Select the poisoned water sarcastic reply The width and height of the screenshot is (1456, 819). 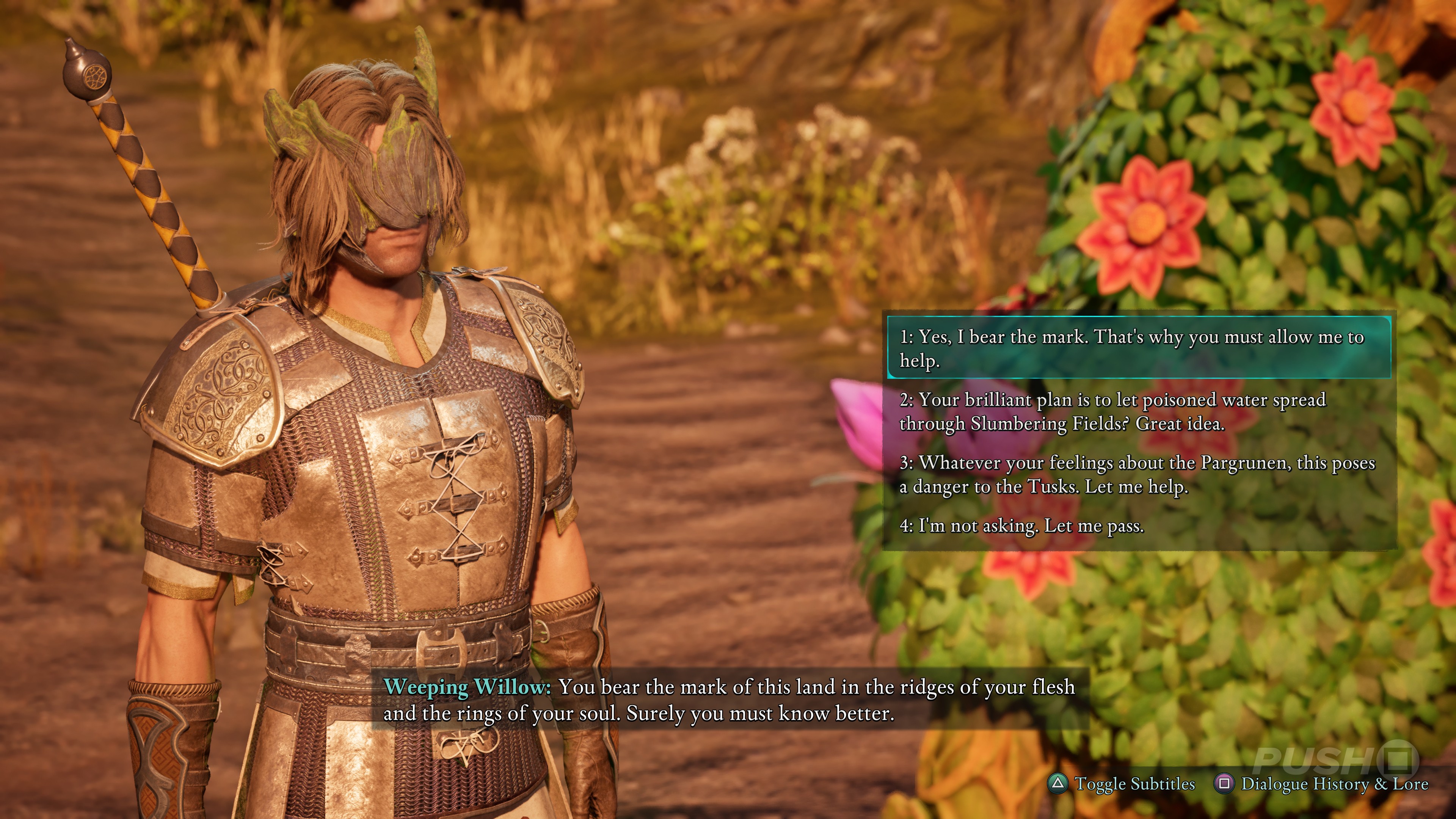tap(1112, 411)
